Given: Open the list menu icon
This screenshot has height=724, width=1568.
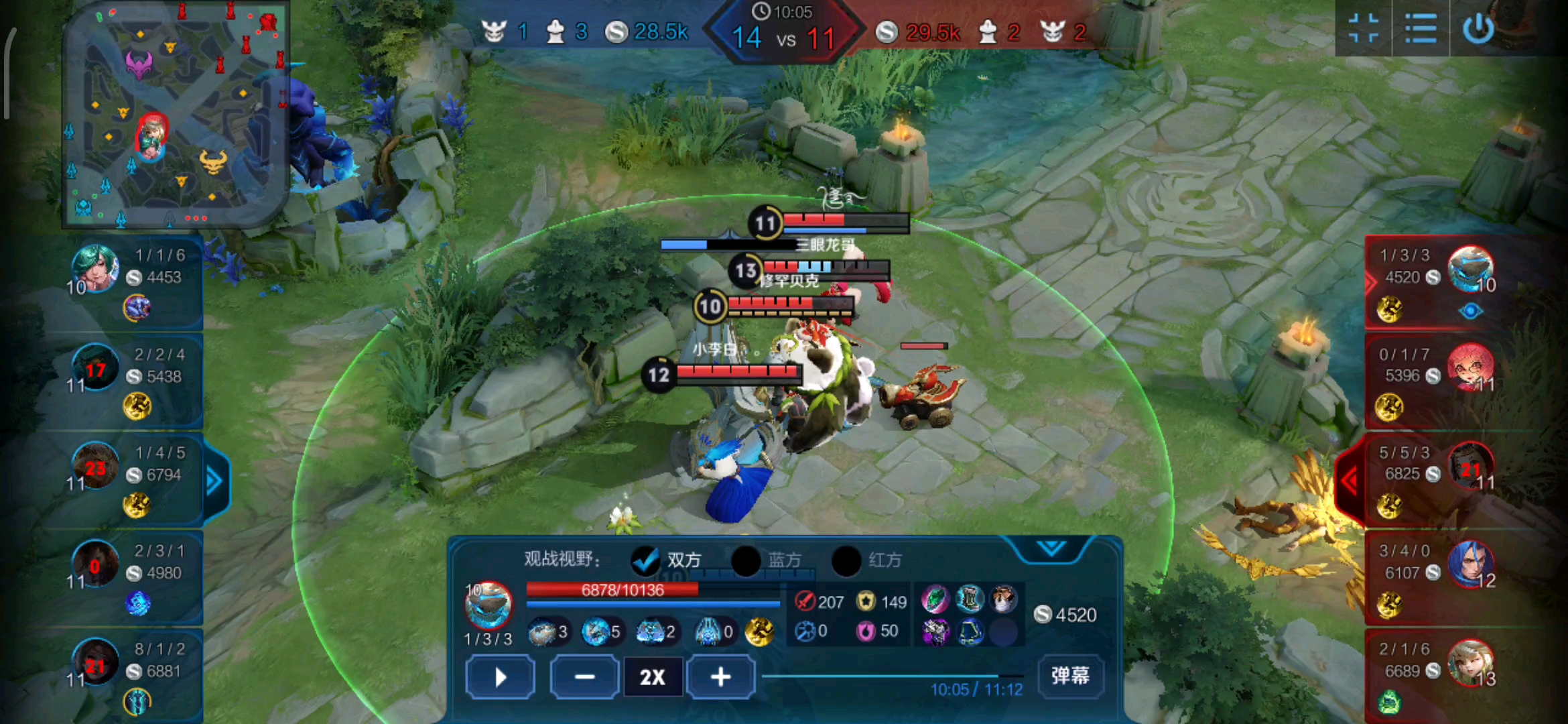Looking at the screenshot, I should tap(1421, 29).
